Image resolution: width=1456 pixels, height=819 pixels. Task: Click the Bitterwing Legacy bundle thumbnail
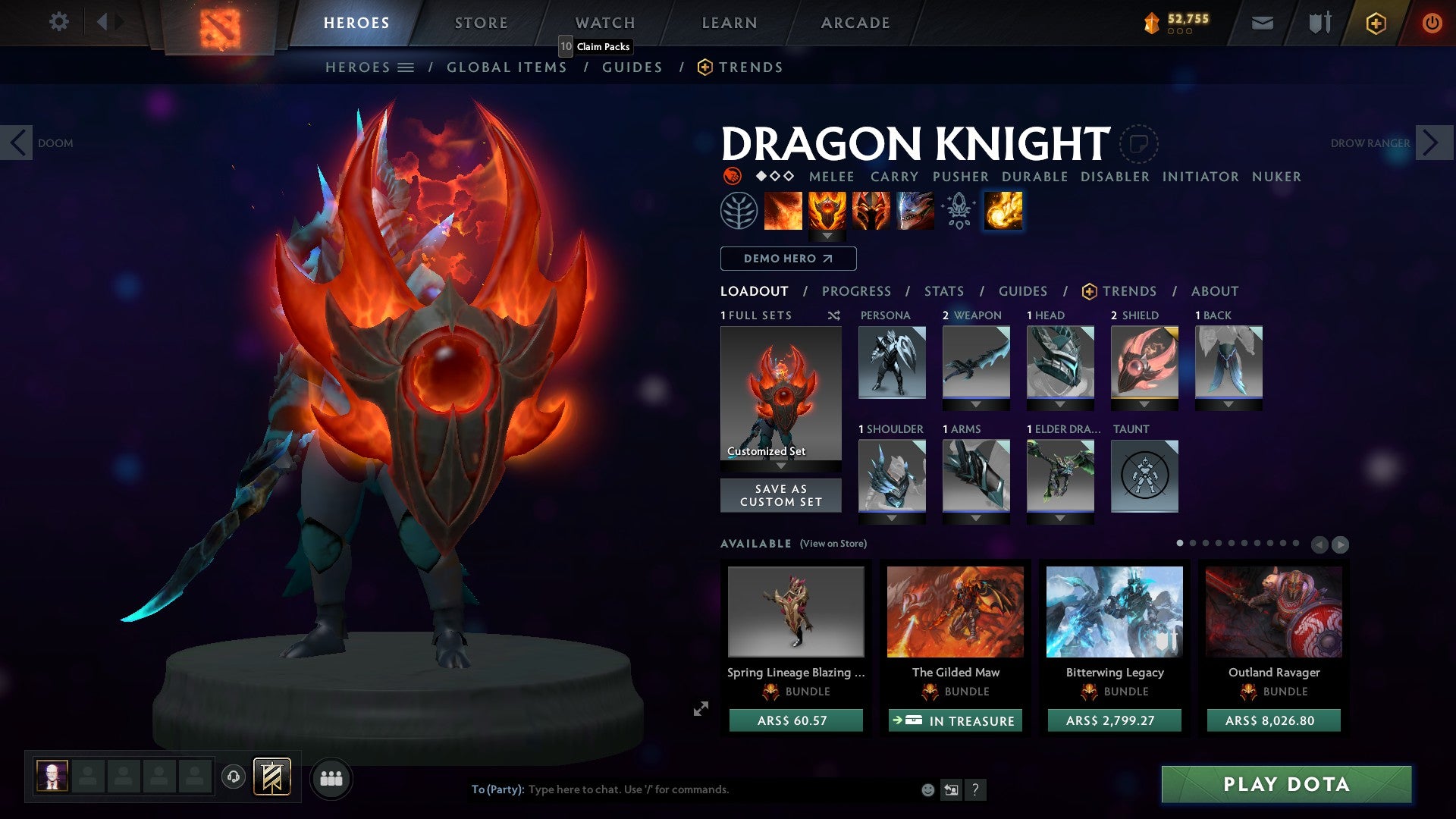click(1113, 612)
